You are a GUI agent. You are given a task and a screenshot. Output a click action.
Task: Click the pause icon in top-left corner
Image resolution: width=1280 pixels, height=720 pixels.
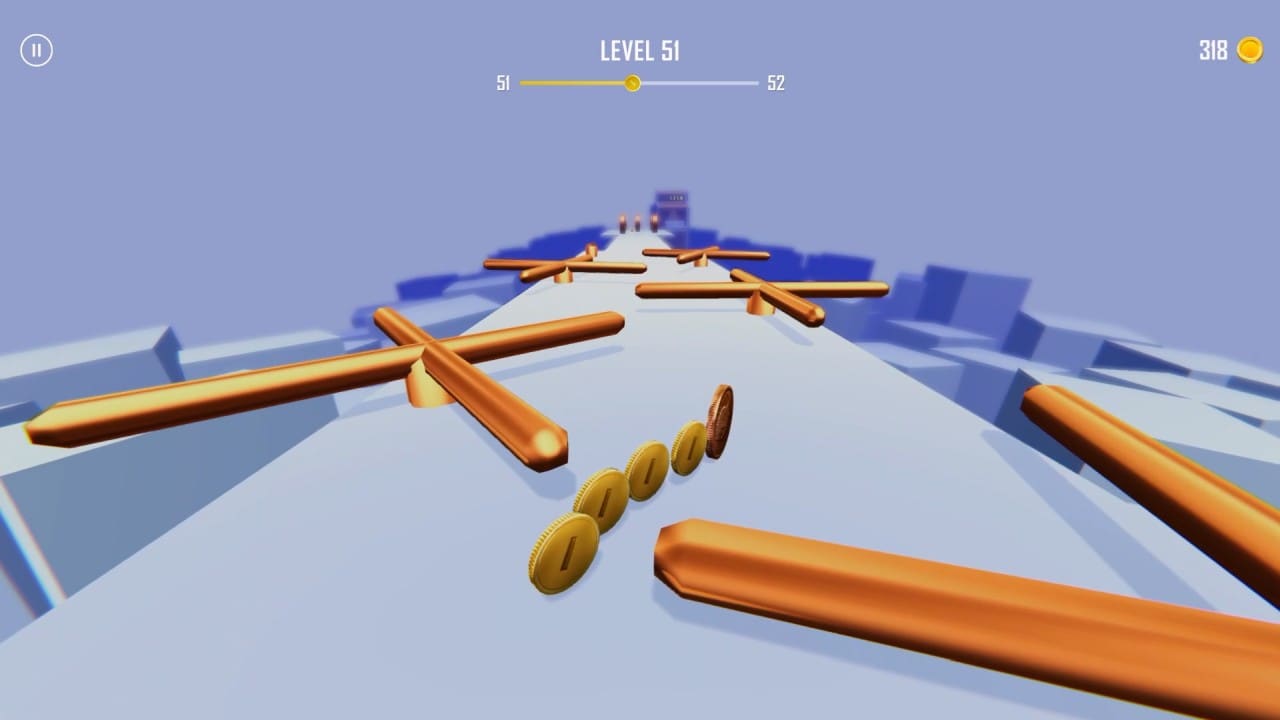click(37, 50)
